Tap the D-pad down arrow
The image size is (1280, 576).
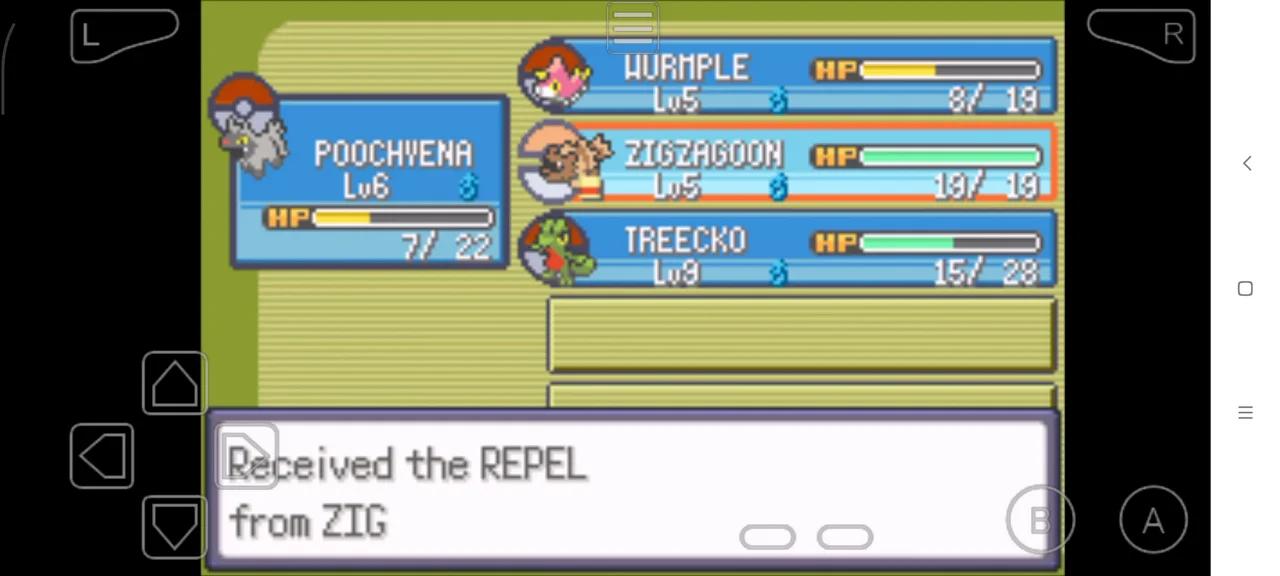(x=174, y=527)
